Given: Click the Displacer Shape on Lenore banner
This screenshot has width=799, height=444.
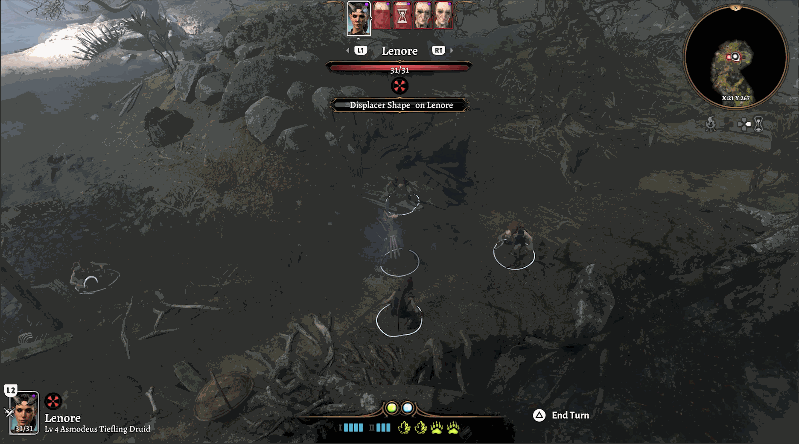Looking at the screenshot, I should tap(399, 104).
